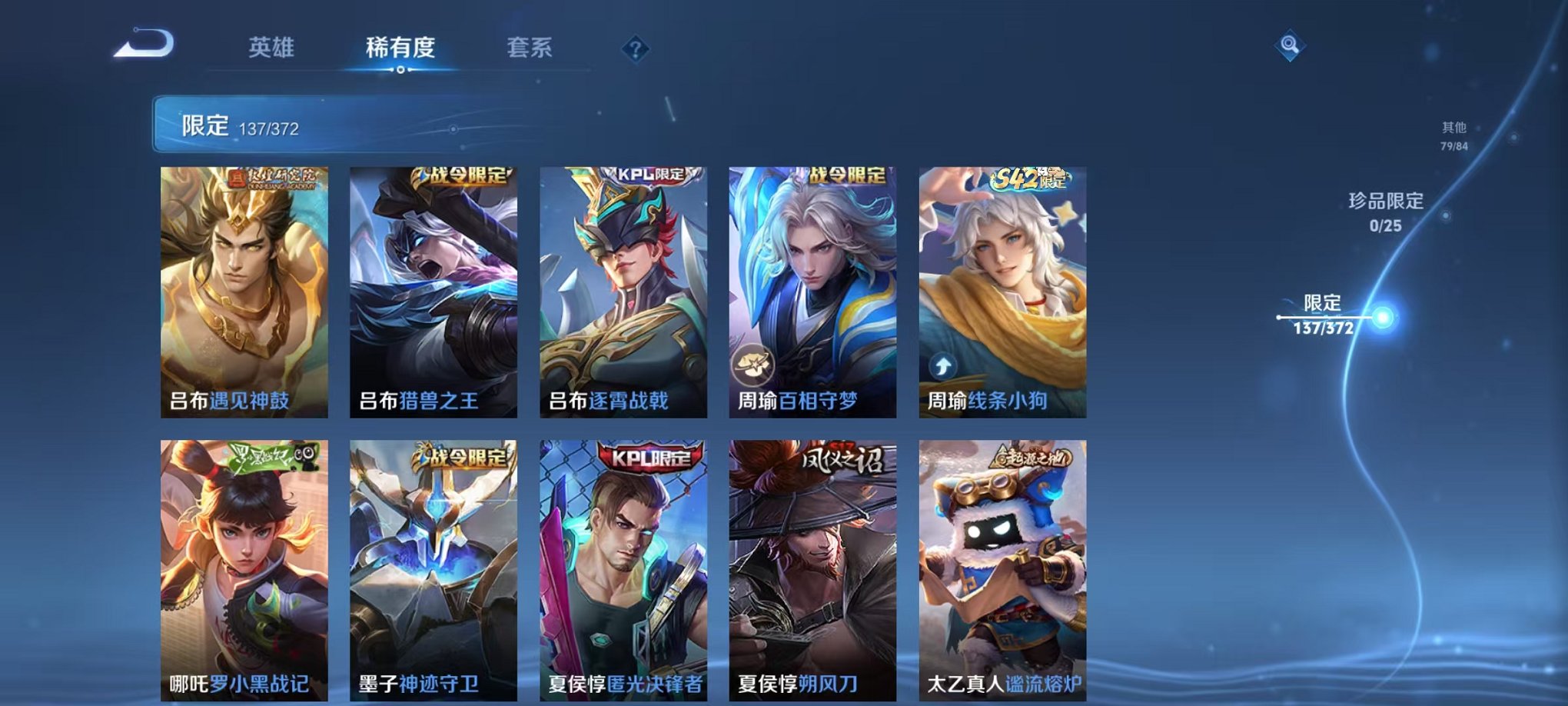Click the search magnifier in the top right
1568x706 pixels.
coord(1291,46)
